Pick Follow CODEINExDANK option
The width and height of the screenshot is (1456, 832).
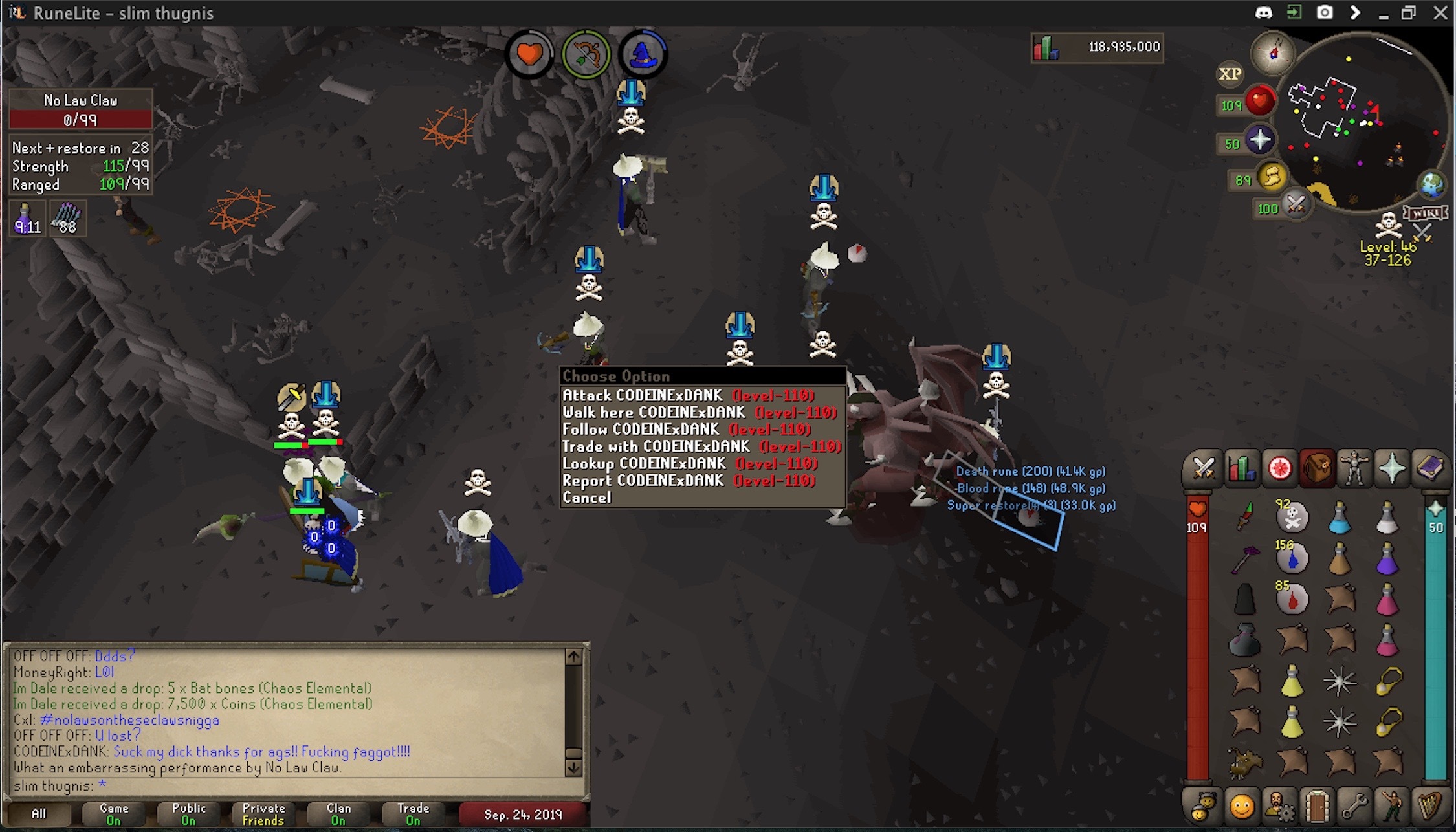point(686,430)
